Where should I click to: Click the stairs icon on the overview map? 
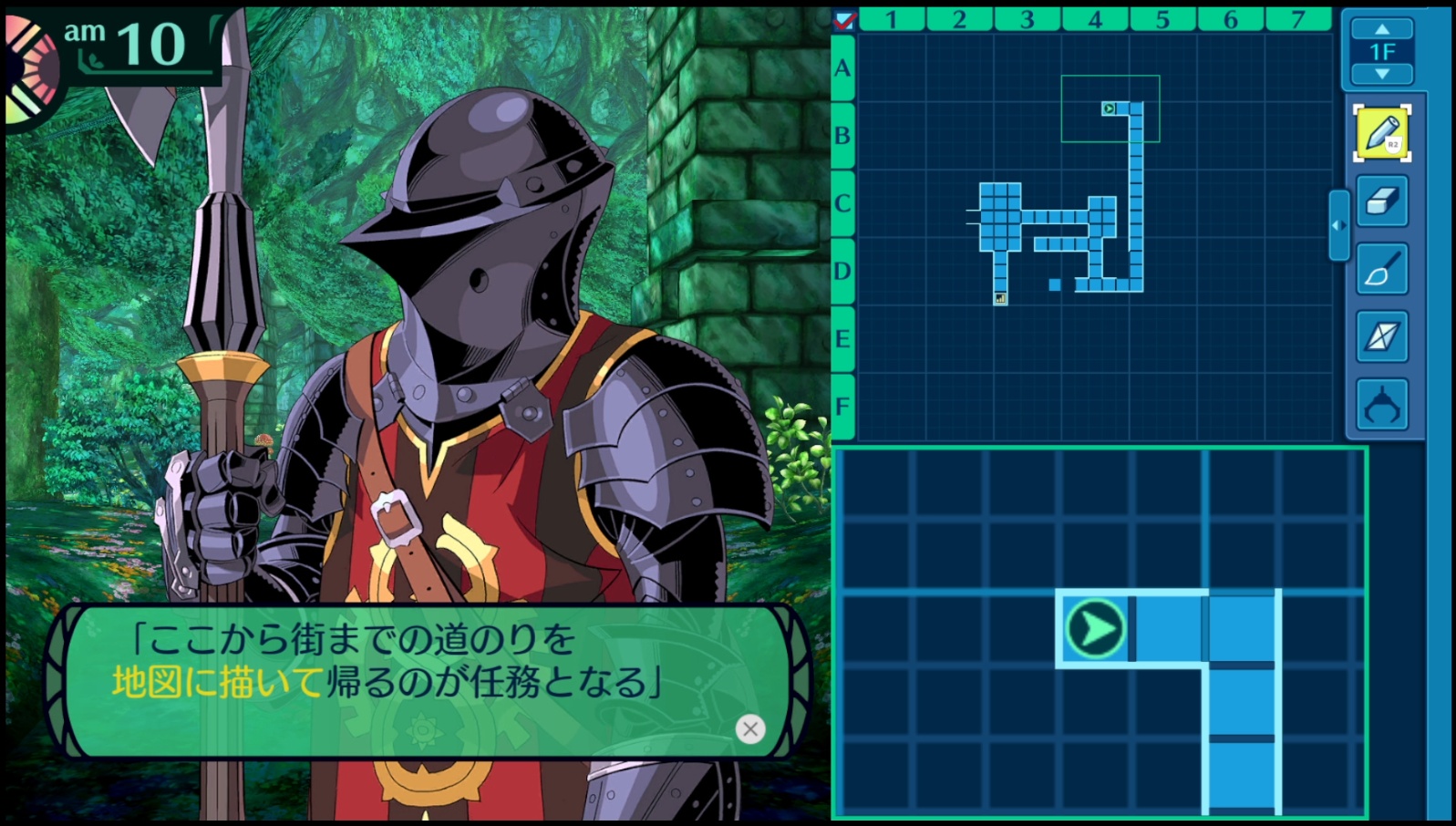(x=1000, y=298)
